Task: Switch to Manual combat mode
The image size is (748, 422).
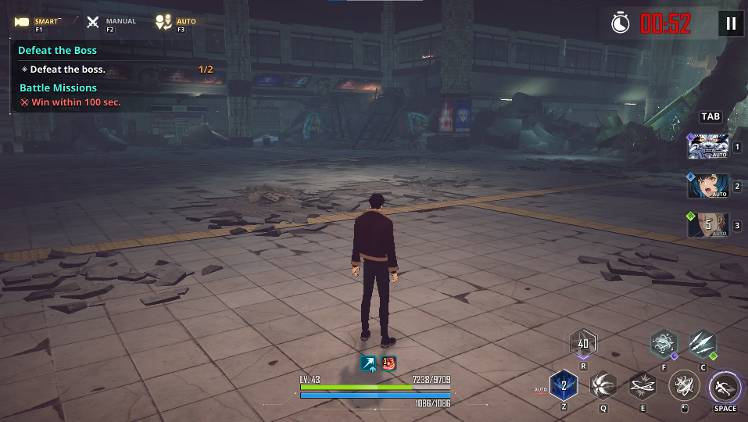Action: click(106, 21)
